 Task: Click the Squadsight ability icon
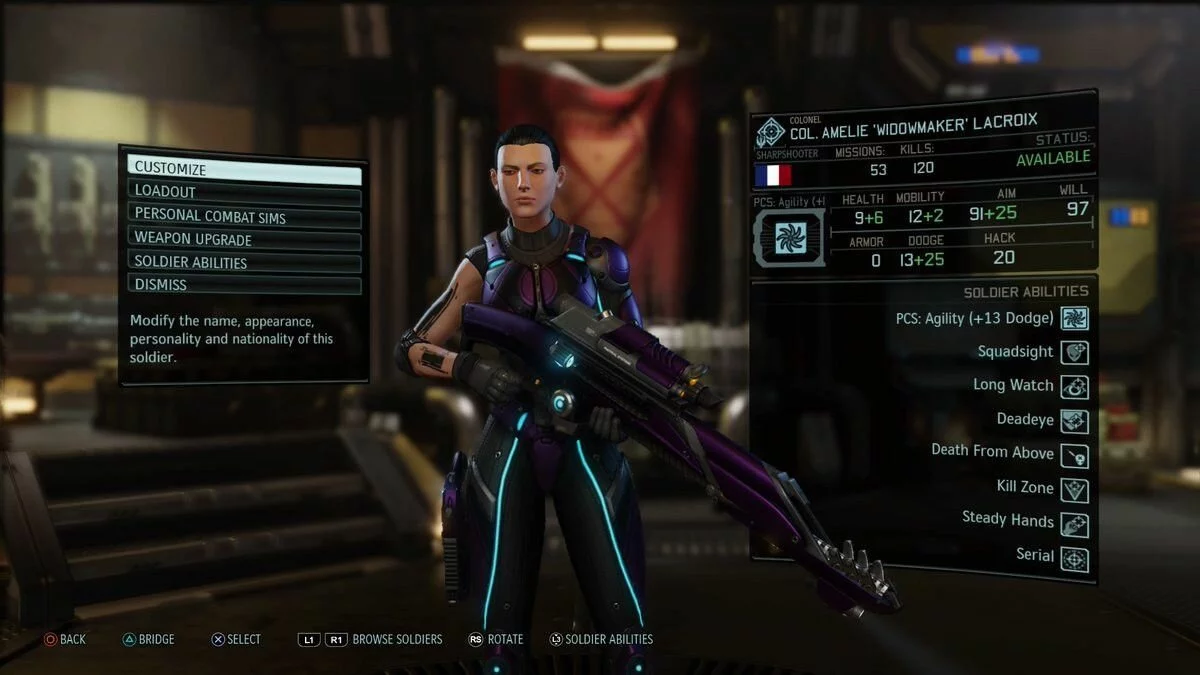click(1074, 352)
